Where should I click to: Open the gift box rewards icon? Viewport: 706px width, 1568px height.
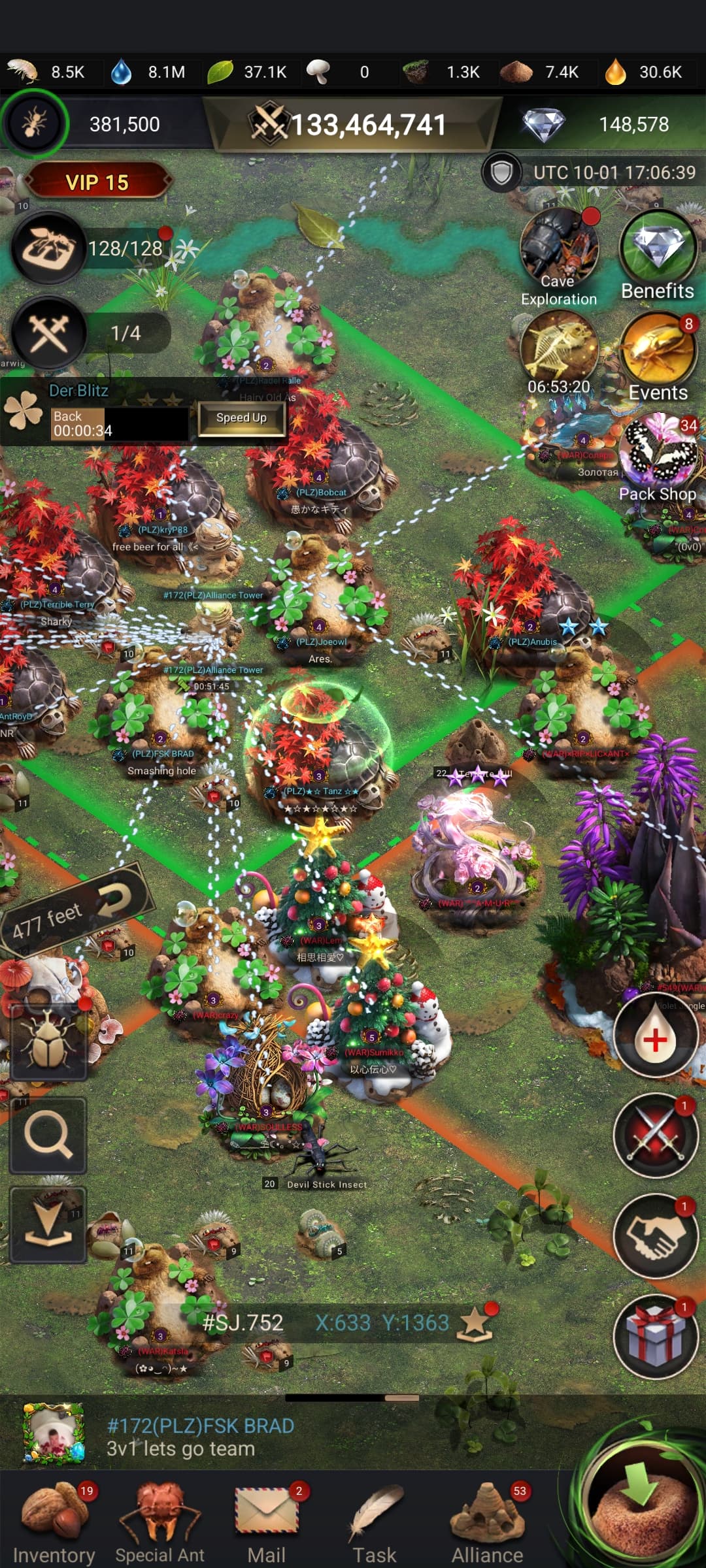tap(656, 1335)
